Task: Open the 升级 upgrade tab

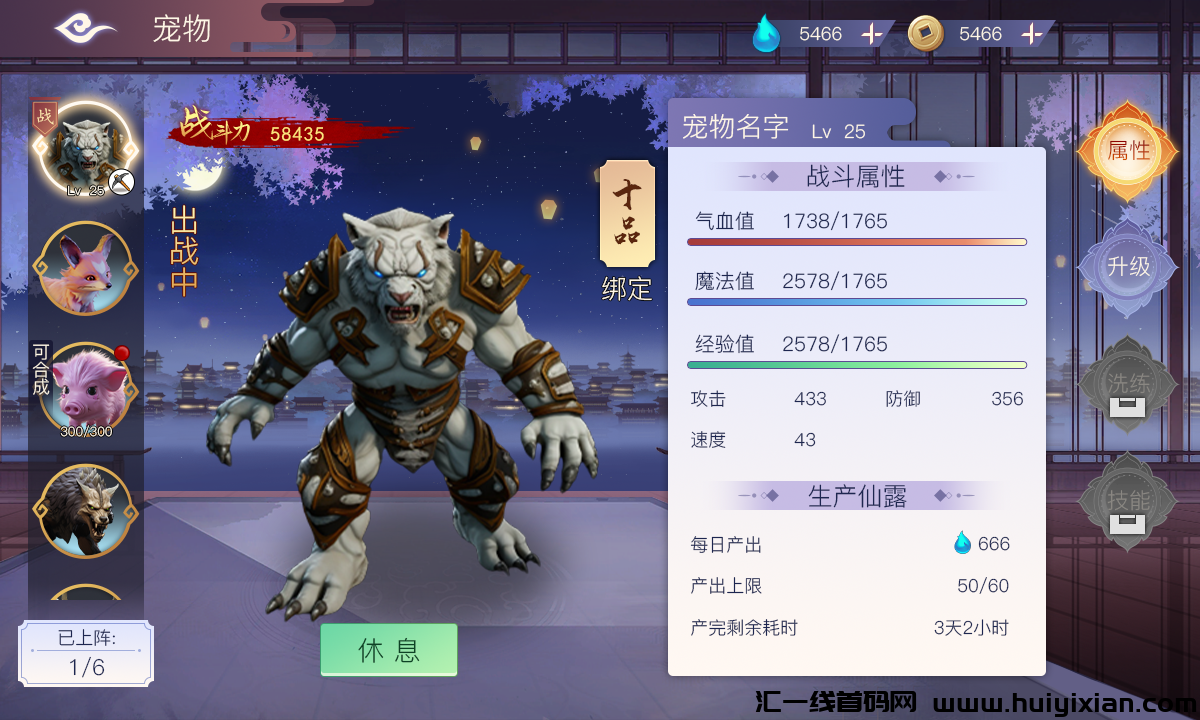Action: click(x=1128, y=268)
